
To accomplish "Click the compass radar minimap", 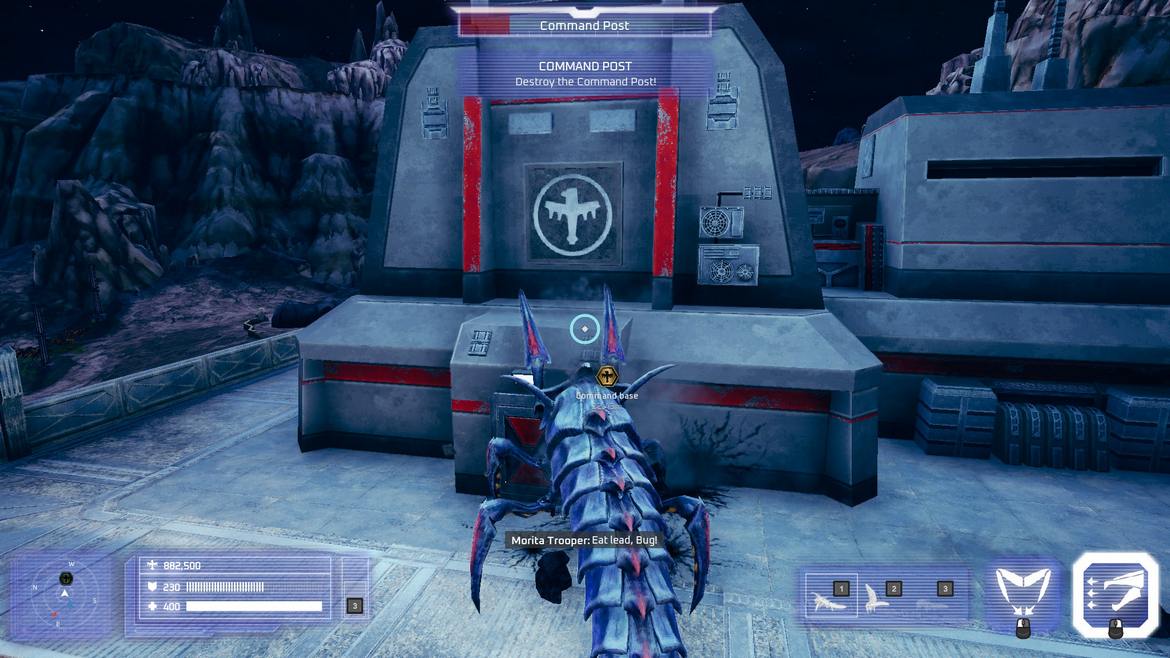I will (x=65, y=593).
